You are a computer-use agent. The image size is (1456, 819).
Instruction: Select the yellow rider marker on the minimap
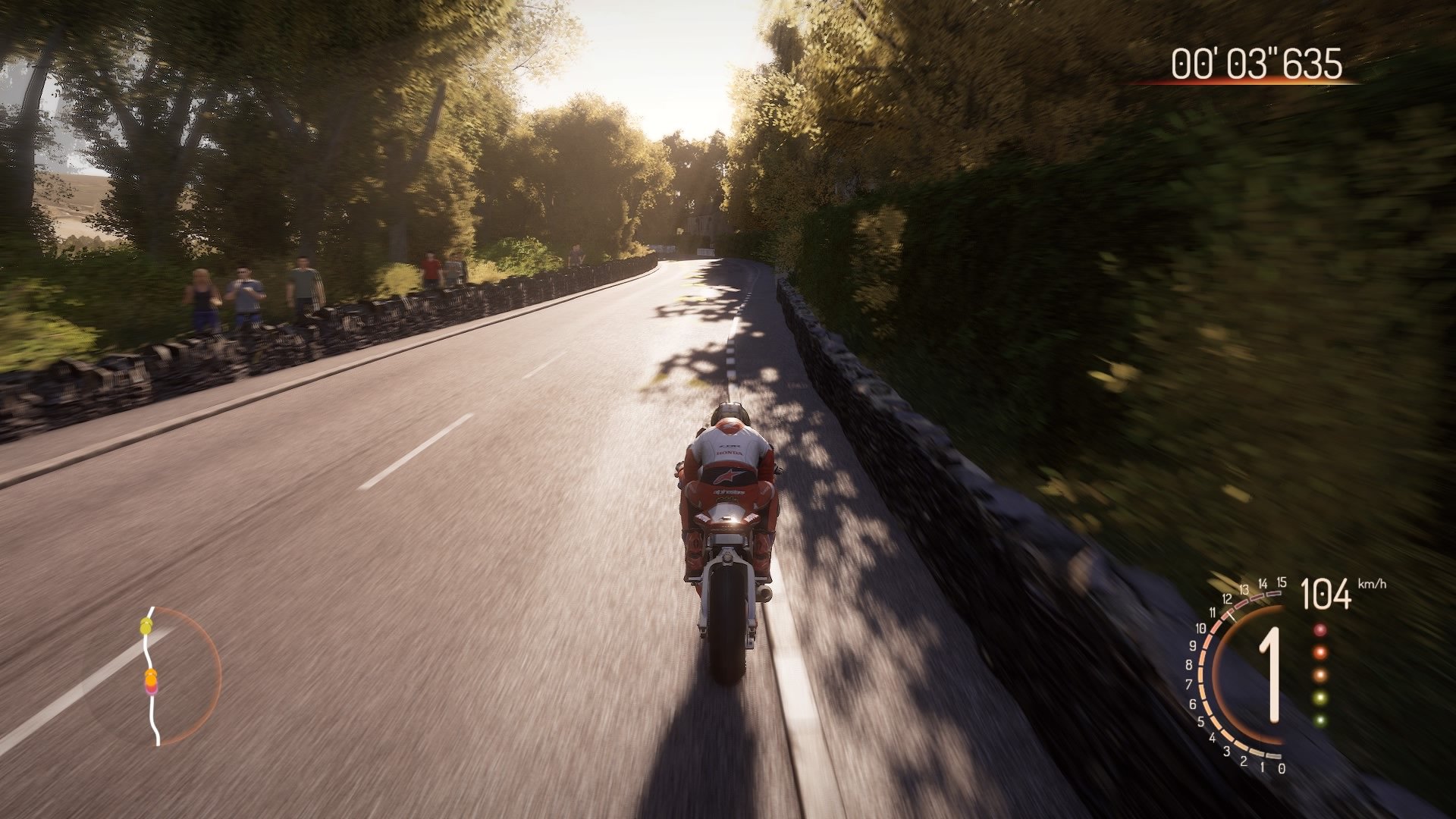(x=147, y=626)
